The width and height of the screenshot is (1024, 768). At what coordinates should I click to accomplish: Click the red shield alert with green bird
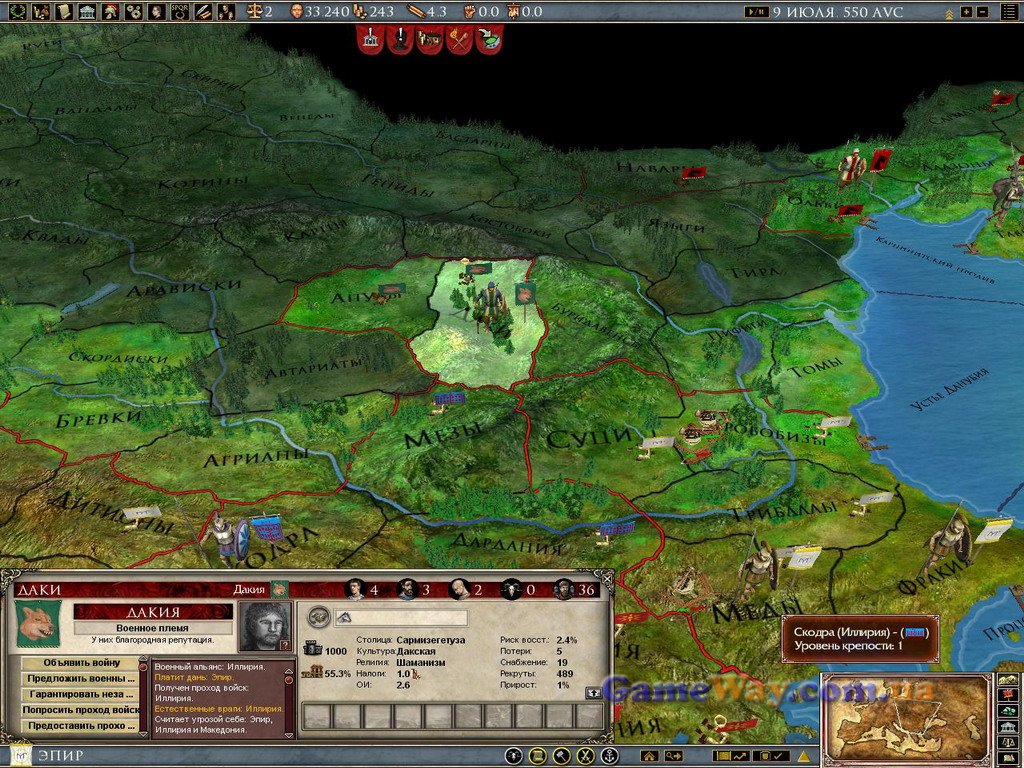tap(489, 40)
